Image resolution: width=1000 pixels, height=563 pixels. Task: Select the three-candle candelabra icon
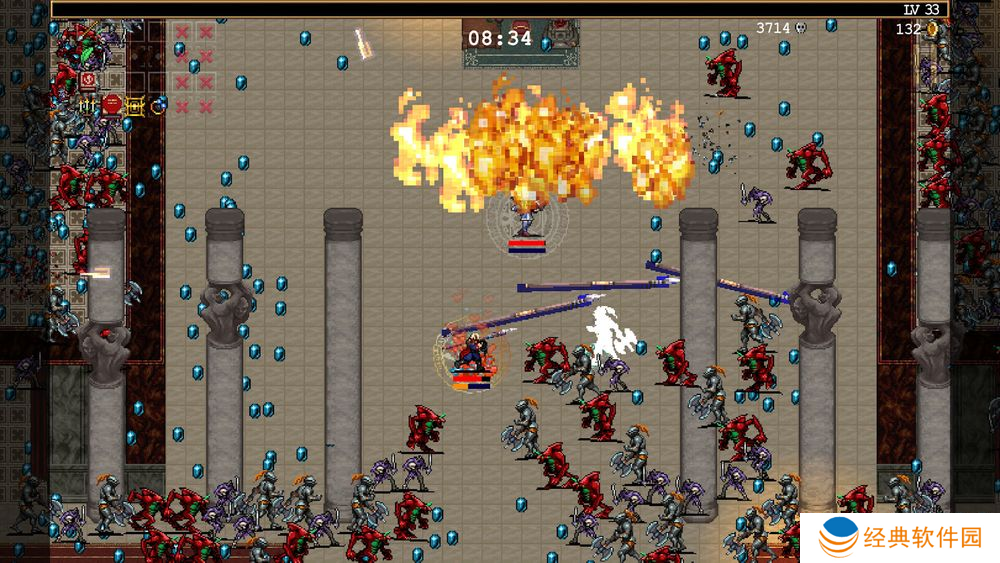coord(87,105)
